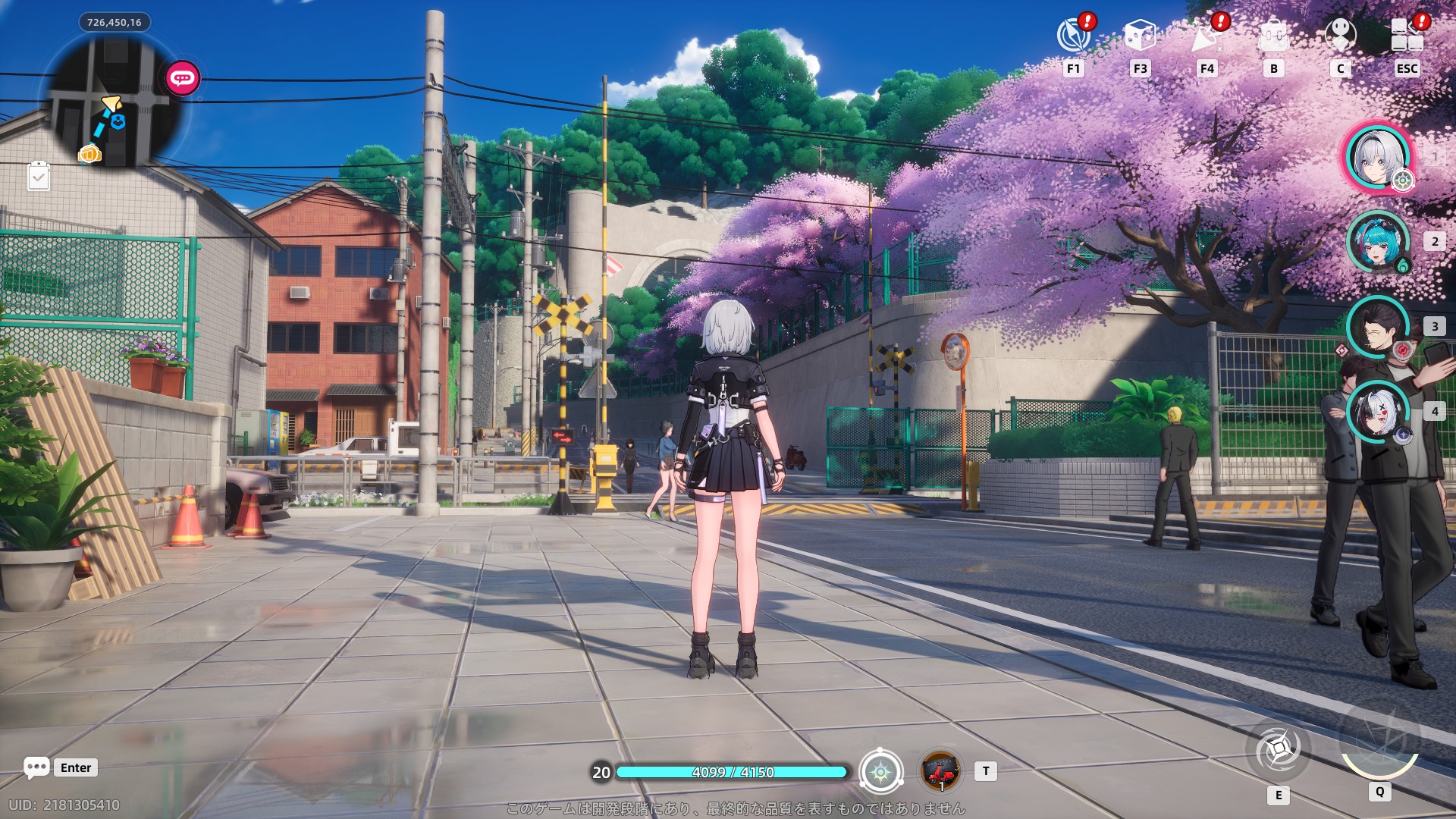Use the red scooter vehicle item

[940, 771]
